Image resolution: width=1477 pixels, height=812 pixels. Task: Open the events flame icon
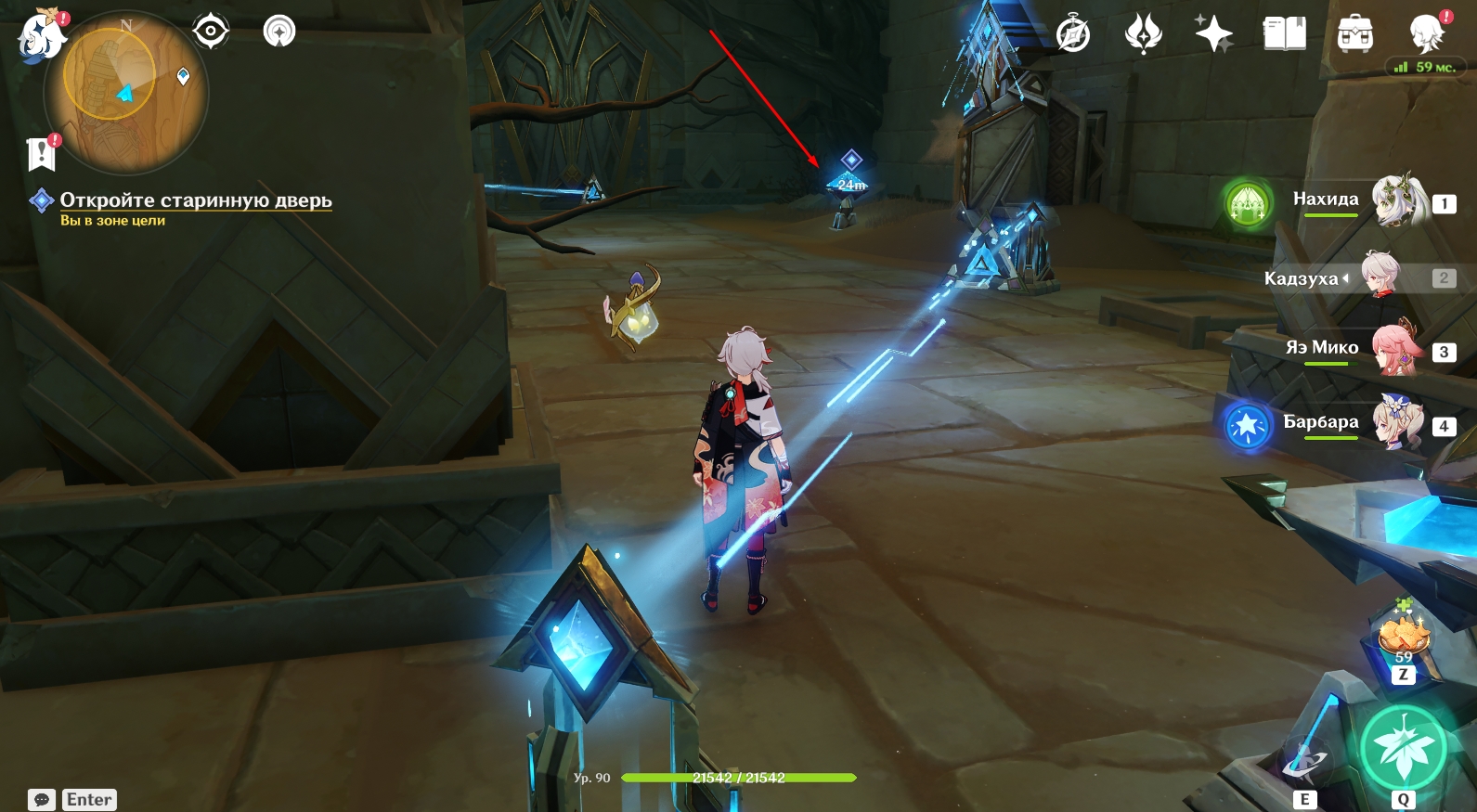point(1143,35)
